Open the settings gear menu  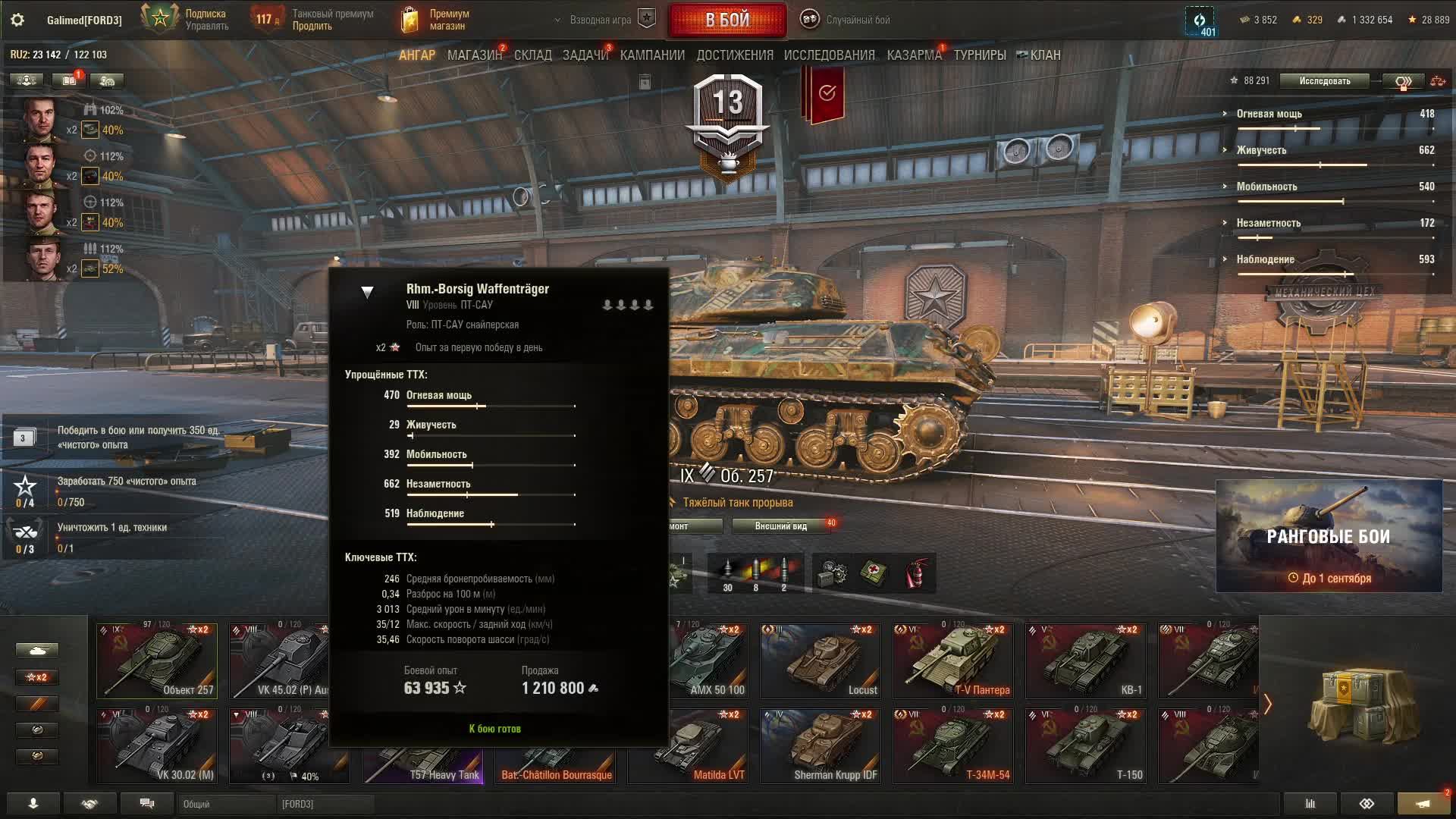(17, 20)
